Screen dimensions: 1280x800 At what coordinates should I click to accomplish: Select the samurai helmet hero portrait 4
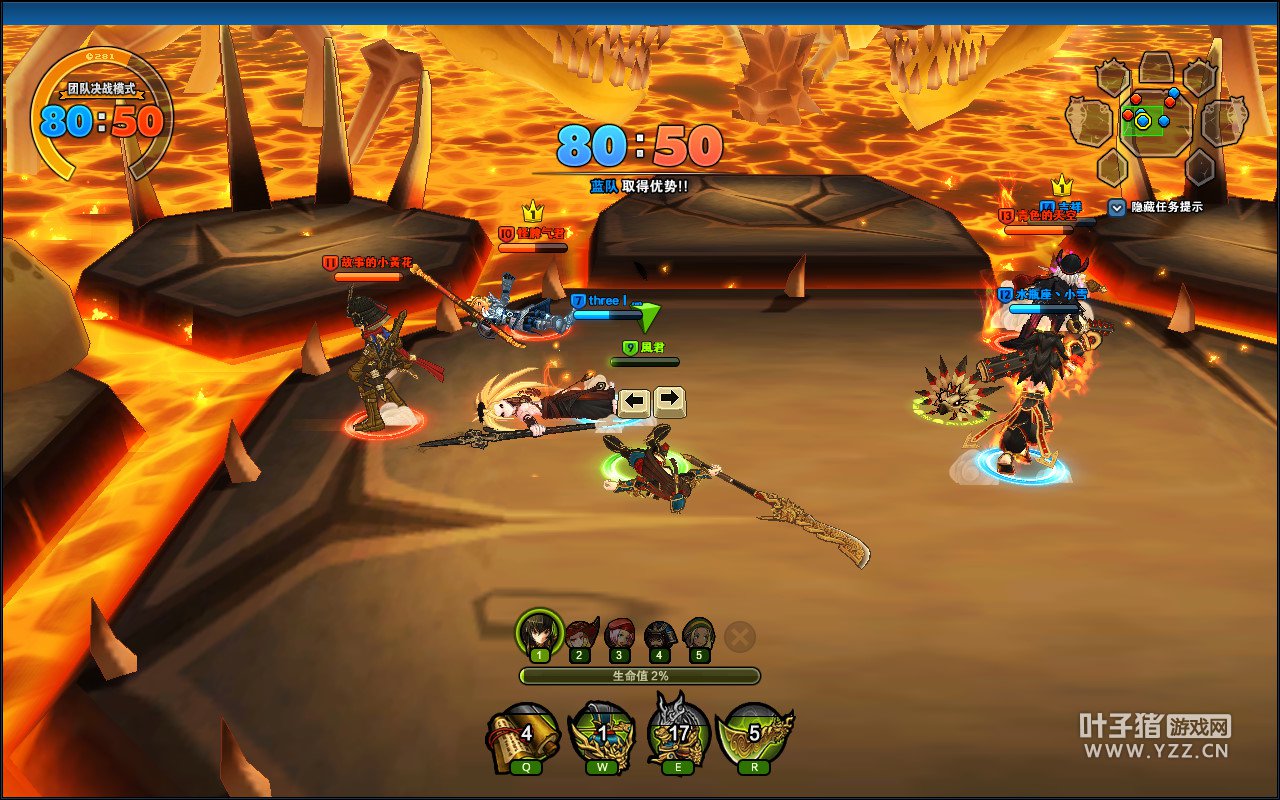pos(658,636)
